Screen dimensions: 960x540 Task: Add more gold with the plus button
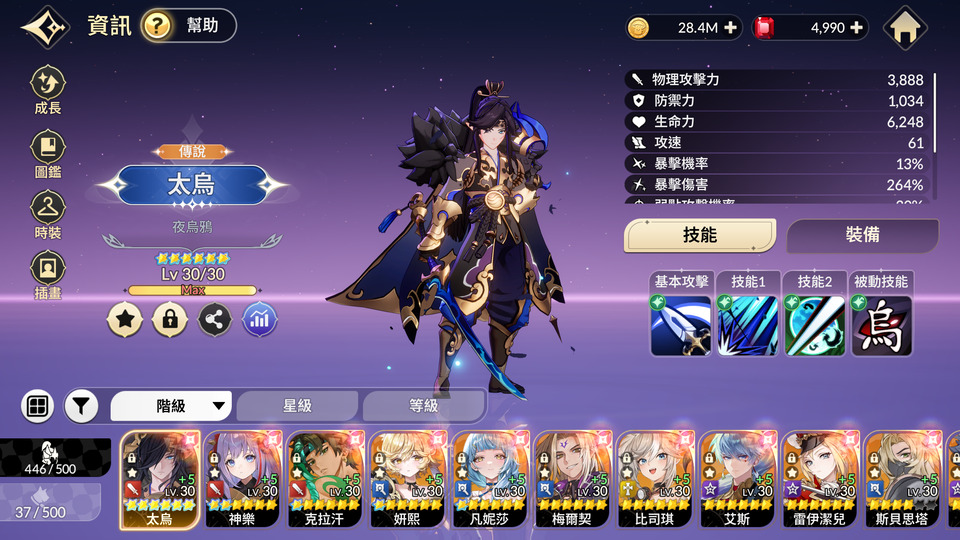[x=731, y=28]
